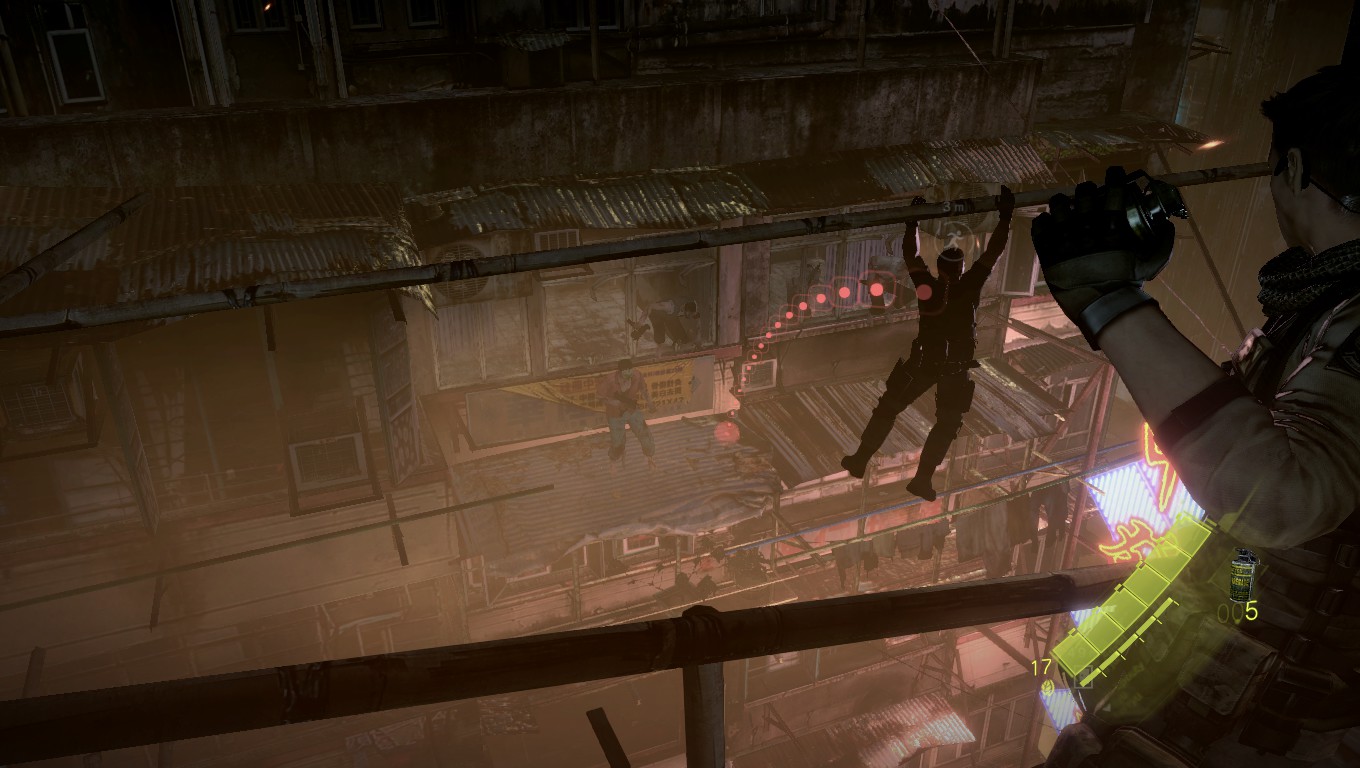
Task: Select the equipped grenade canister icon
Action: (x=1245, y=573)
